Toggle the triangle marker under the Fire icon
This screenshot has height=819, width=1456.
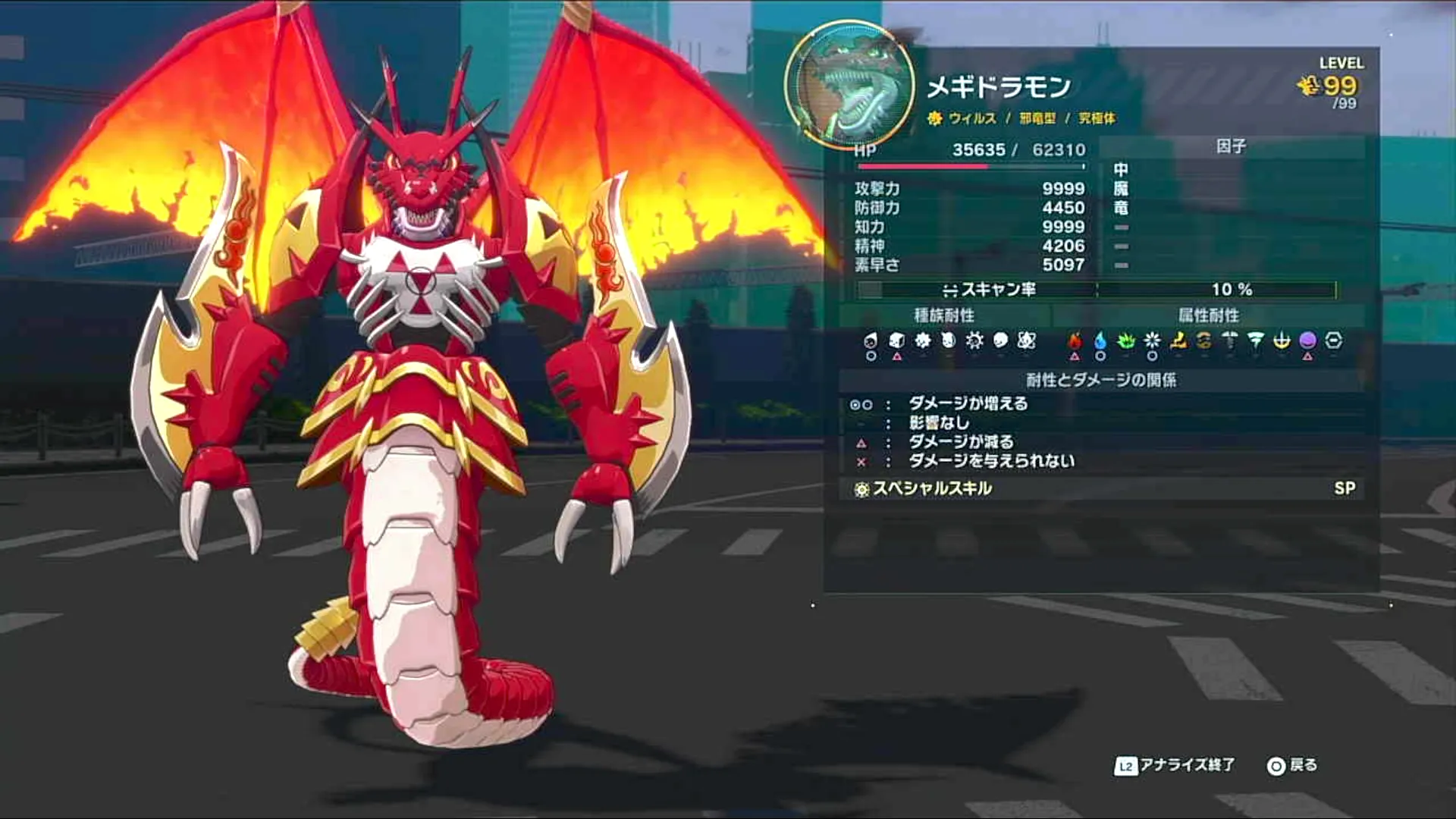tap(1075, 355)
